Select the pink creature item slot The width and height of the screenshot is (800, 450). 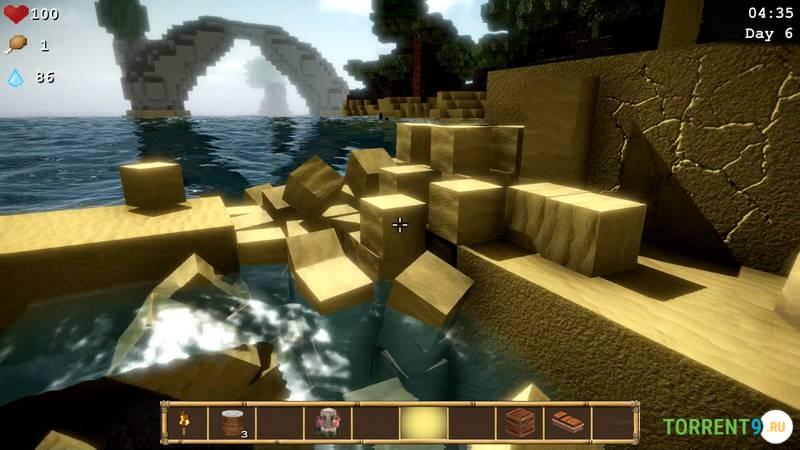click(328, 423)
